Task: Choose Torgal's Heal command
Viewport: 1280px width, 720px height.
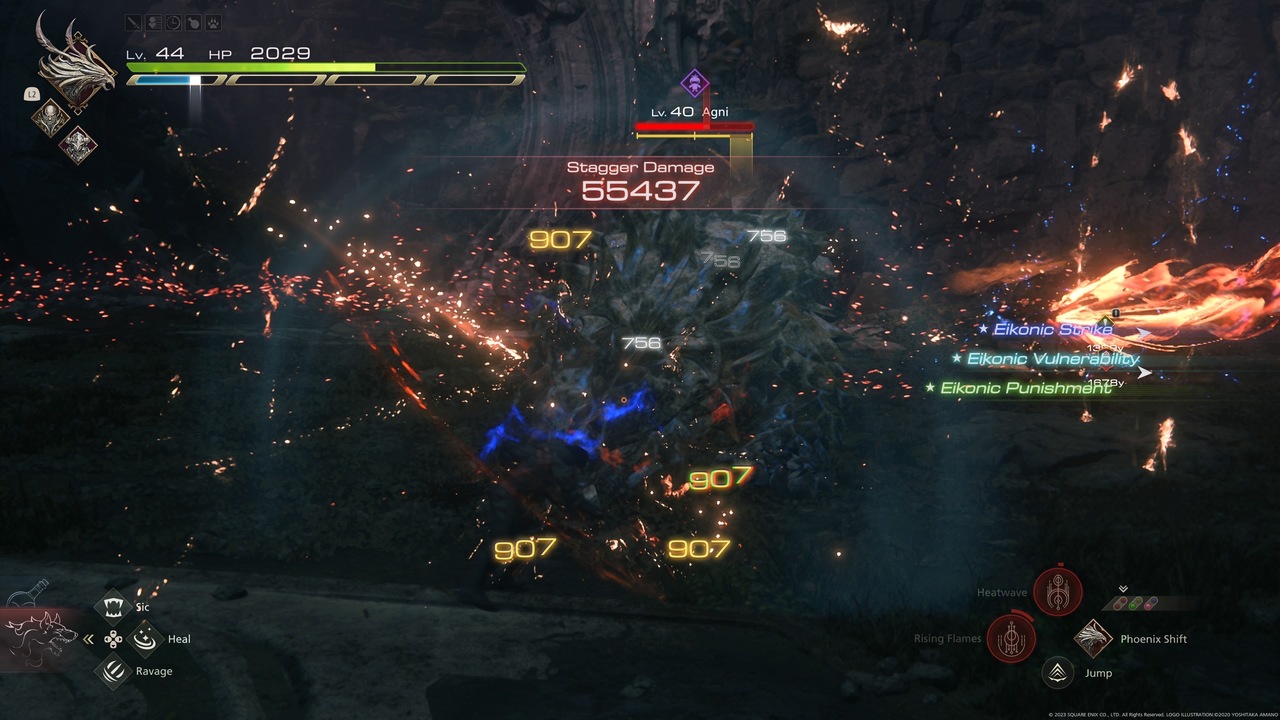Action: [146, 638]
